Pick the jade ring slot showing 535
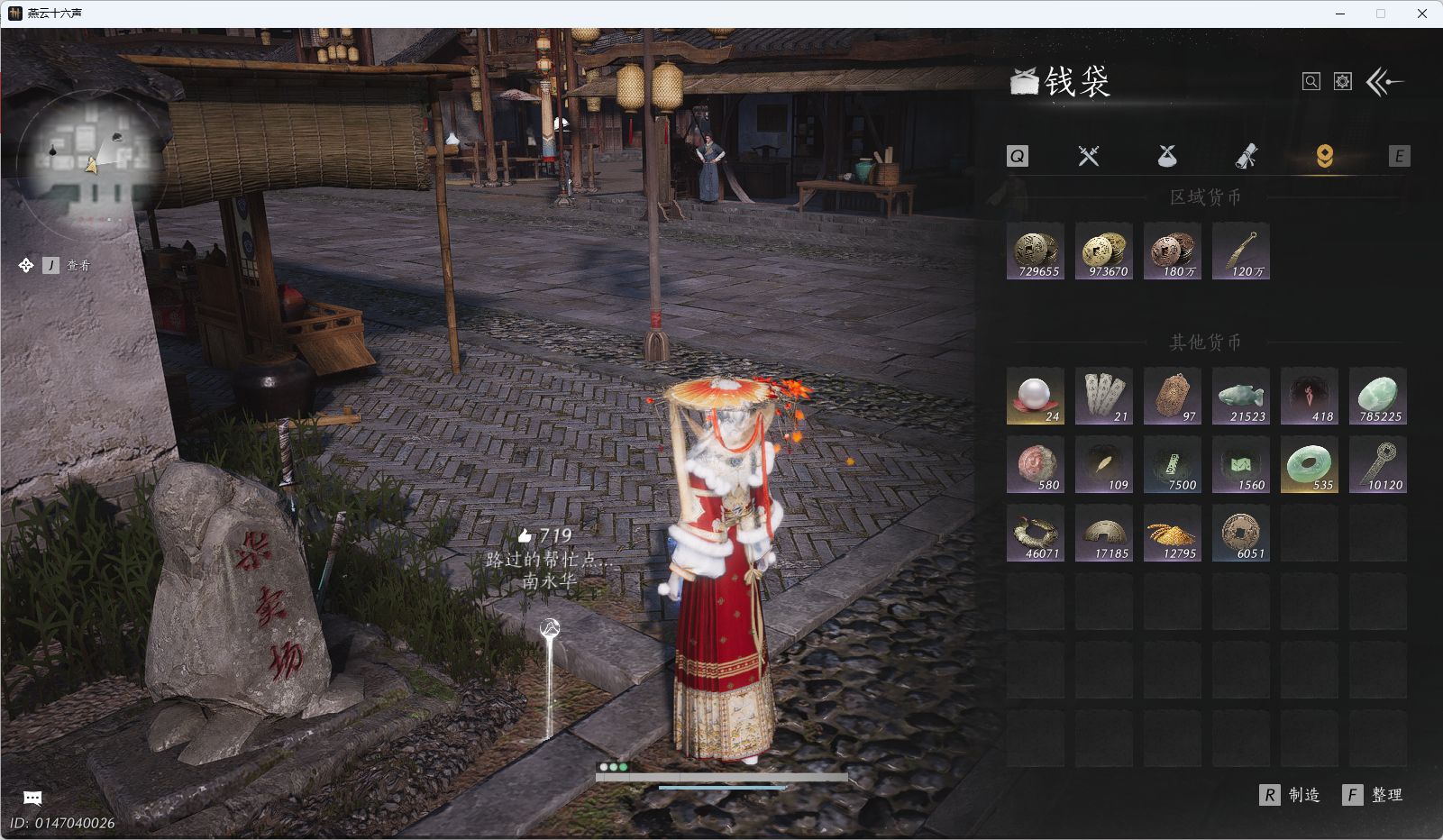 [1310, 465]
